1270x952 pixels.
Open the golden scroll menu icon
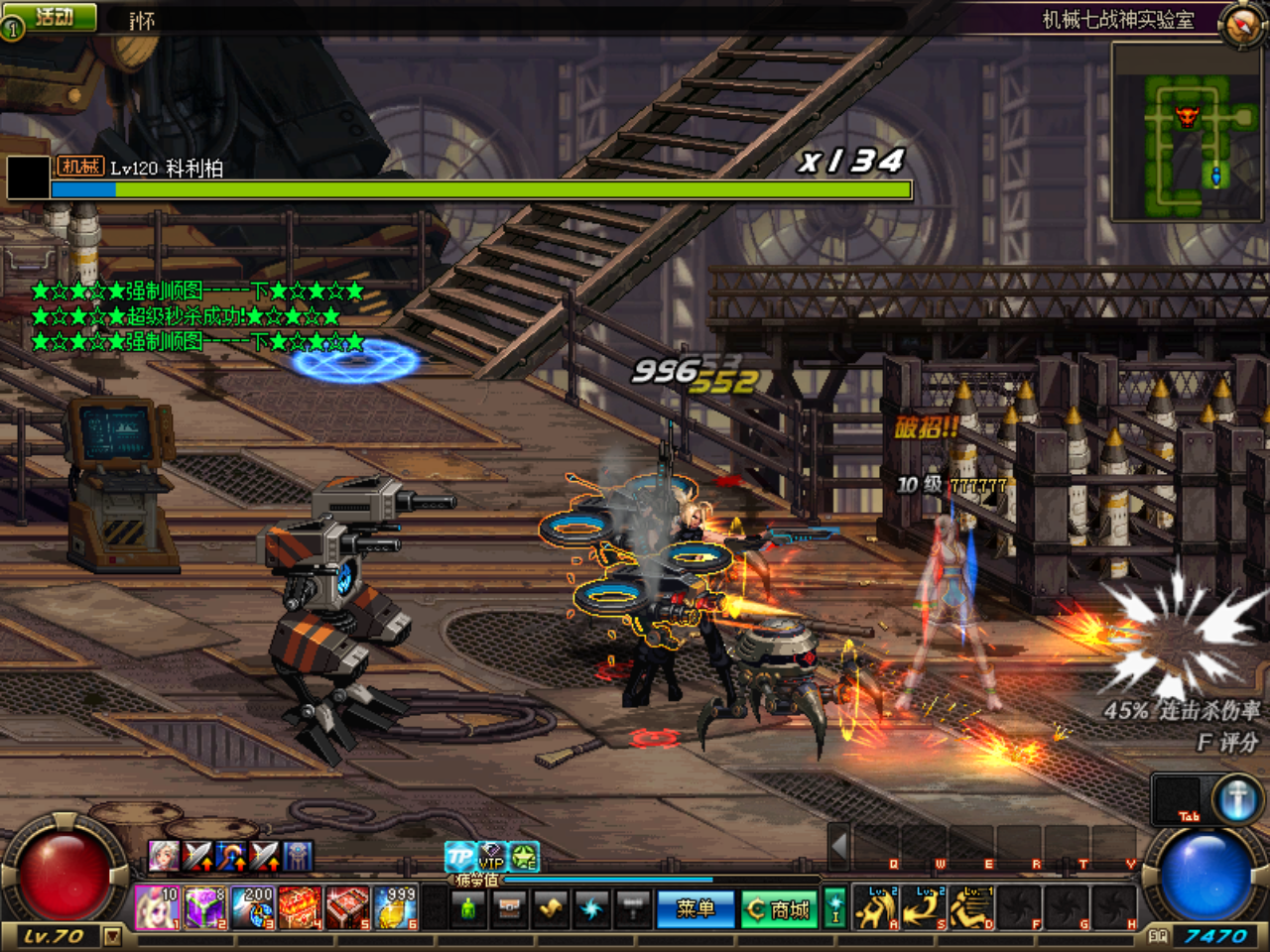click(551, 907)
